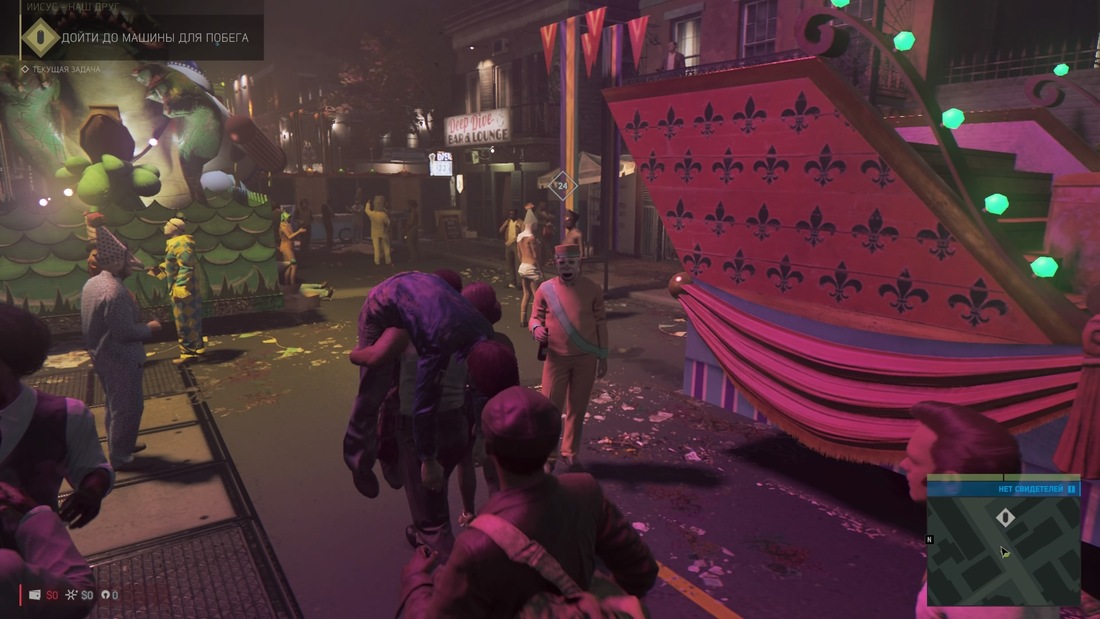Click the 24-meter waypoint marker
Viewport: 1100px width, 619px height.
(563, 185)
